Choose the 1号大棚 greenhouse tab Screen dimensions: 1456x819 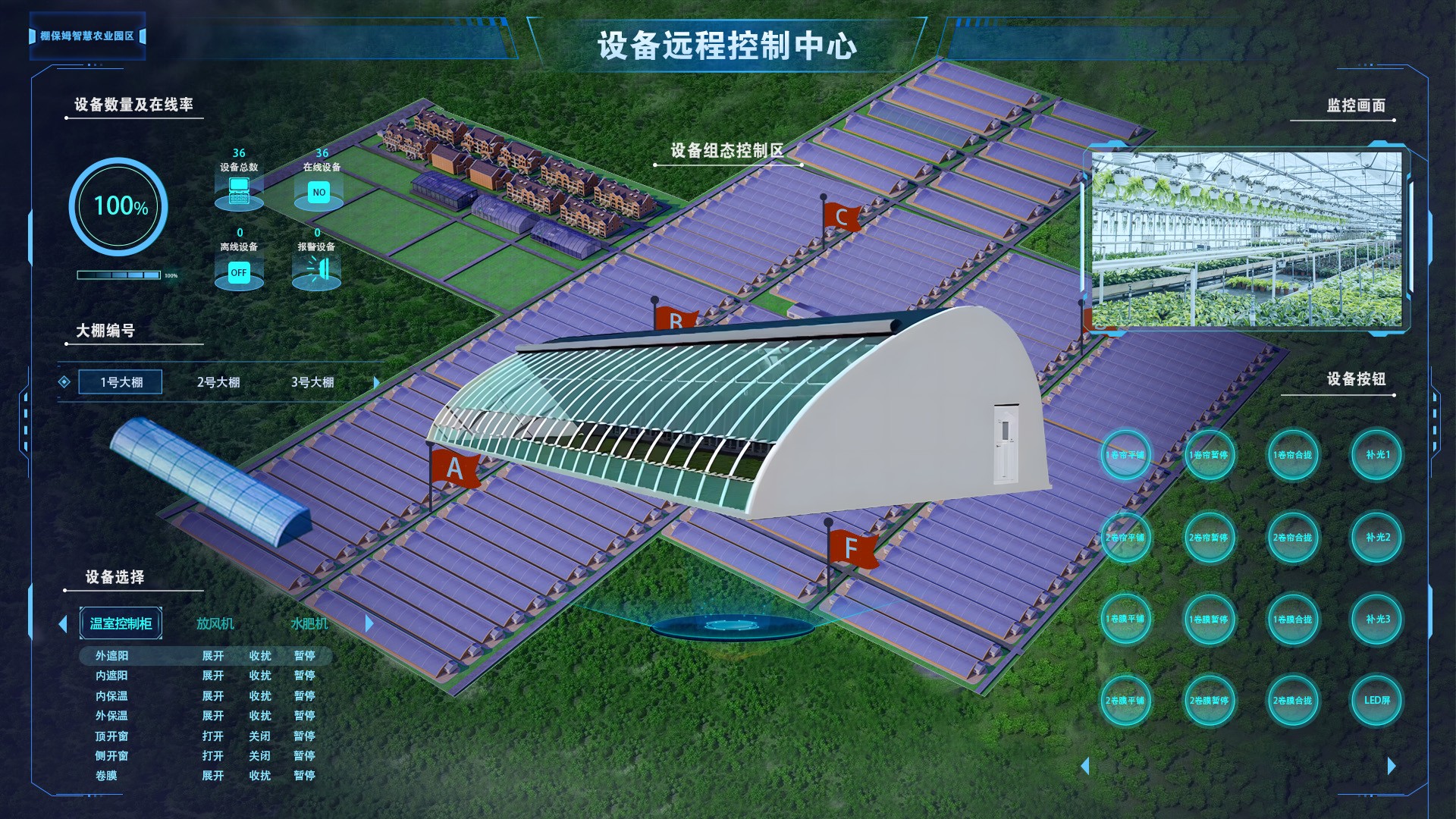pos(121,382)
